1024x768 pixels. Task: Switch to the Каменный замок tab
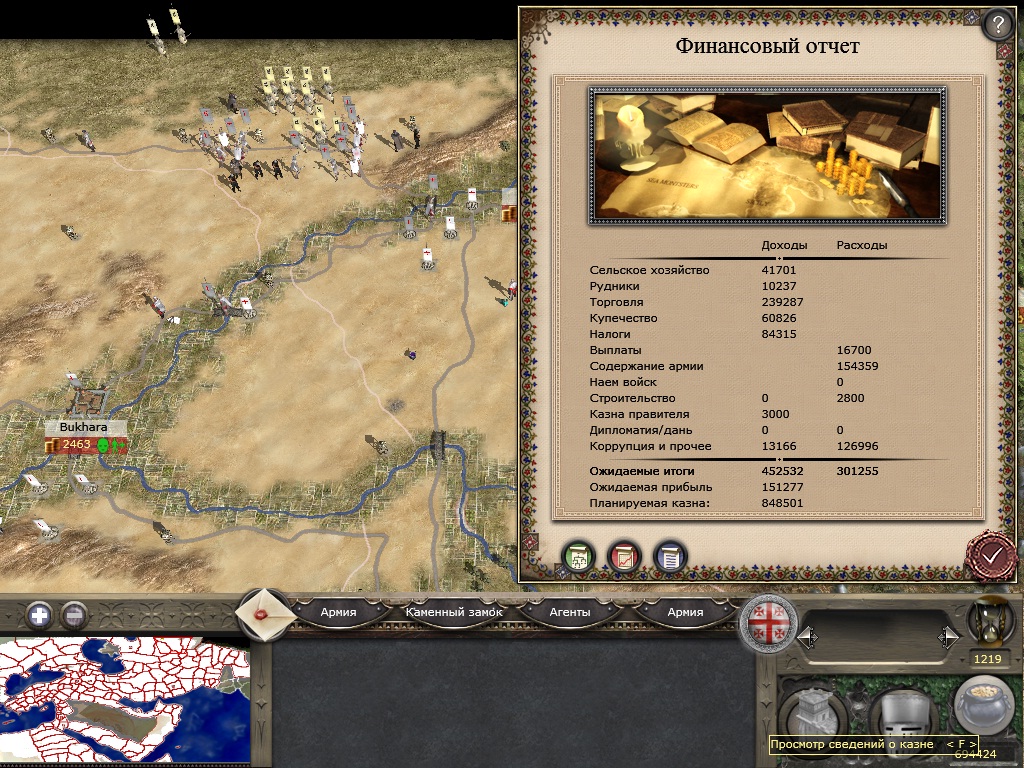pos(454,612)
